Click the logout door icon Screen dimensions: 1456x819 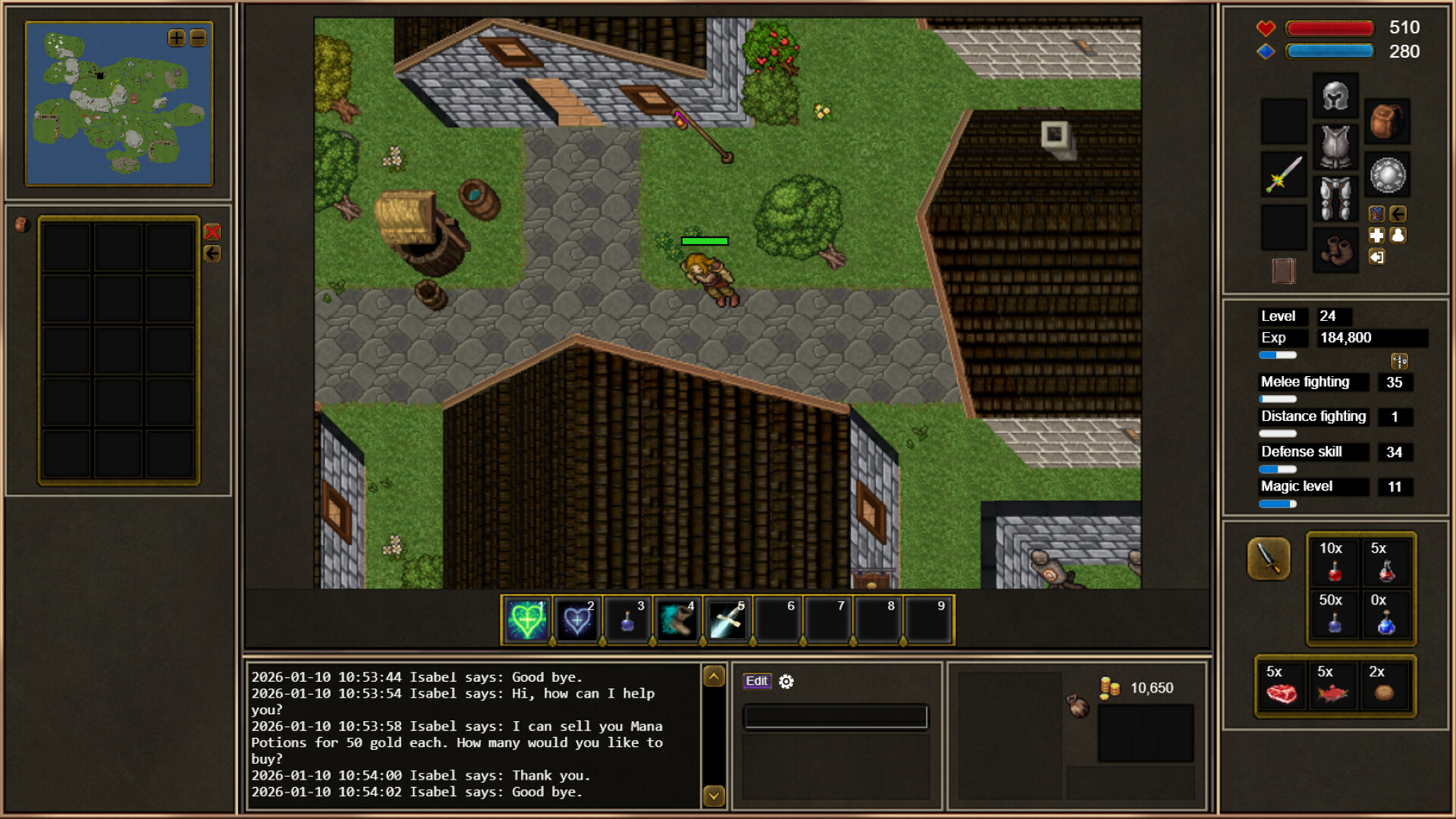coord(1376,256)
